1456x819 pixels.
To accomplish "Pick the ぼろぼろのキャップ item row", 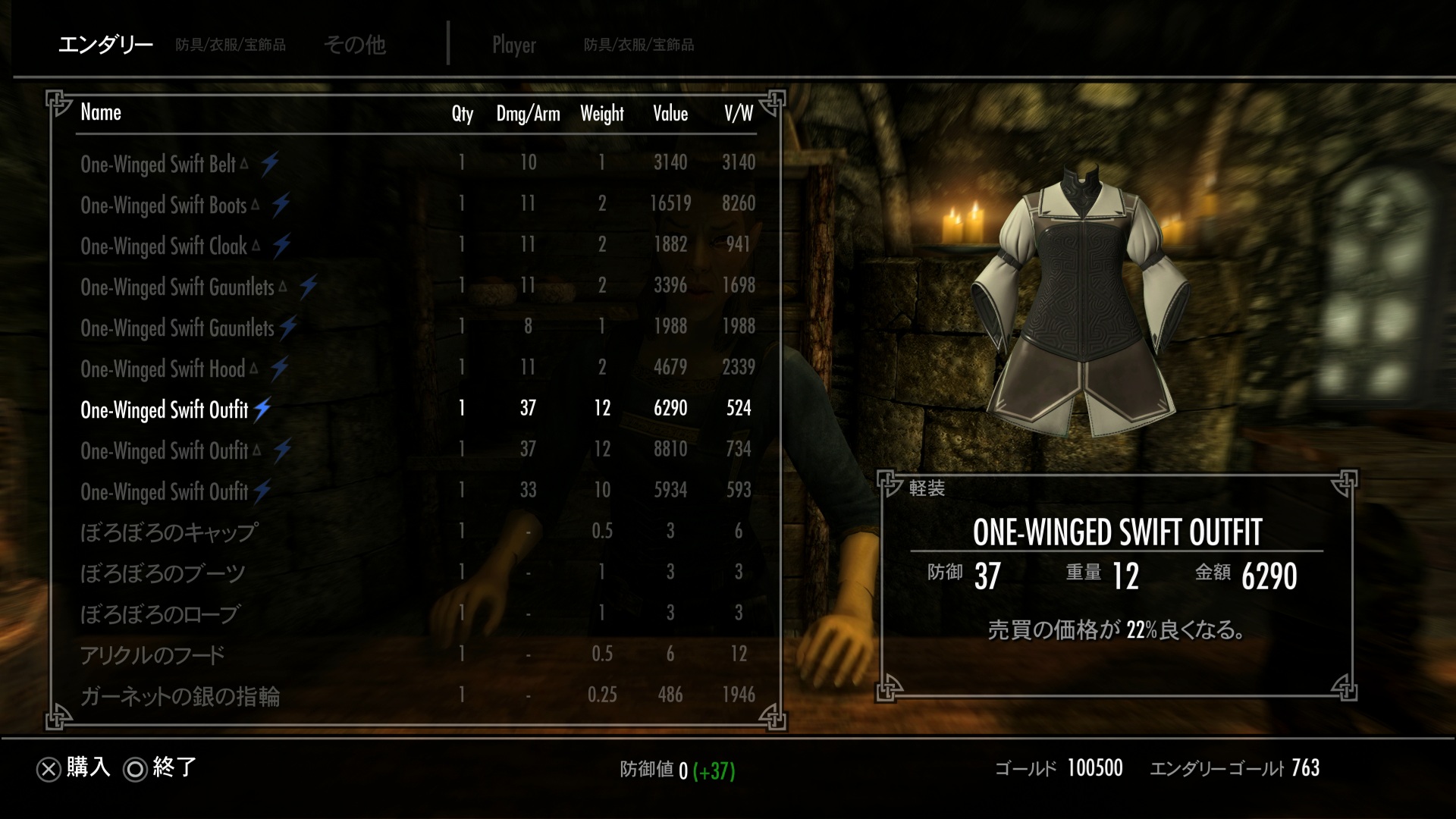I will [169, 532].
